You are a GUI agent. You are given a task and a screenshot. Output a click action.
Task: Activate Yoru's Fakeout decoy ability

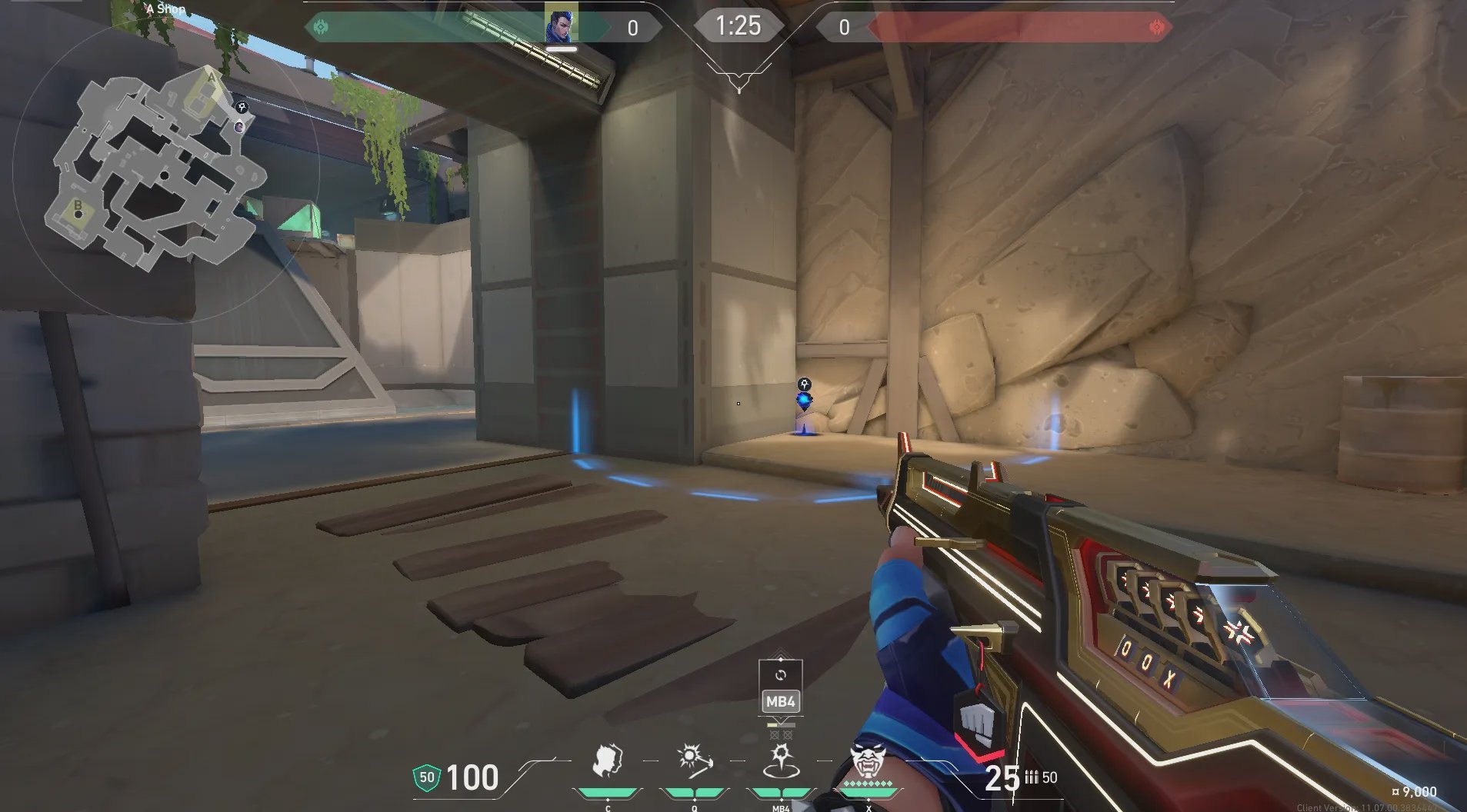608,761
